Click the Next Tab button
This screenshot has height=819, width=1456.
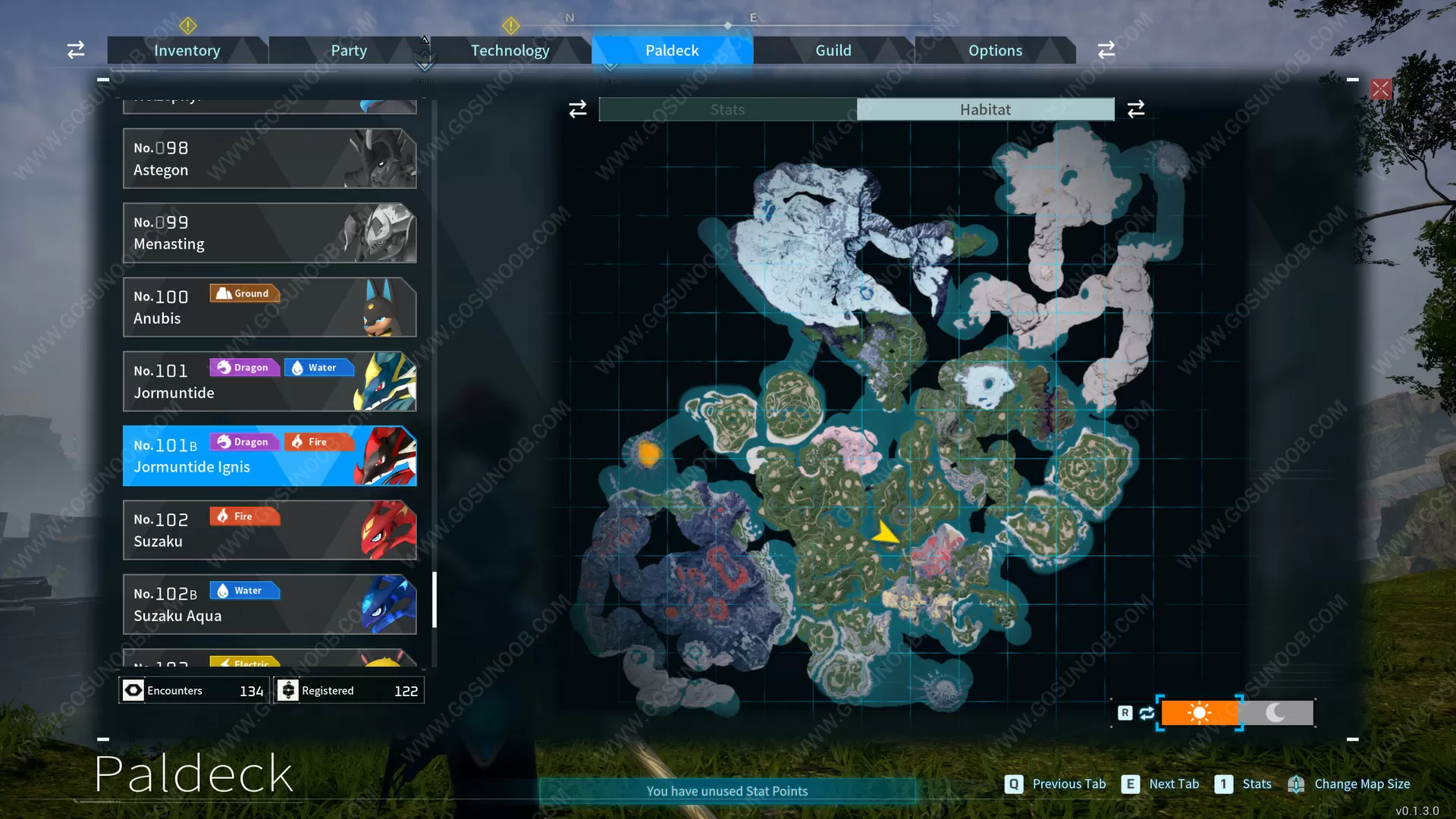click(1131, 784)
